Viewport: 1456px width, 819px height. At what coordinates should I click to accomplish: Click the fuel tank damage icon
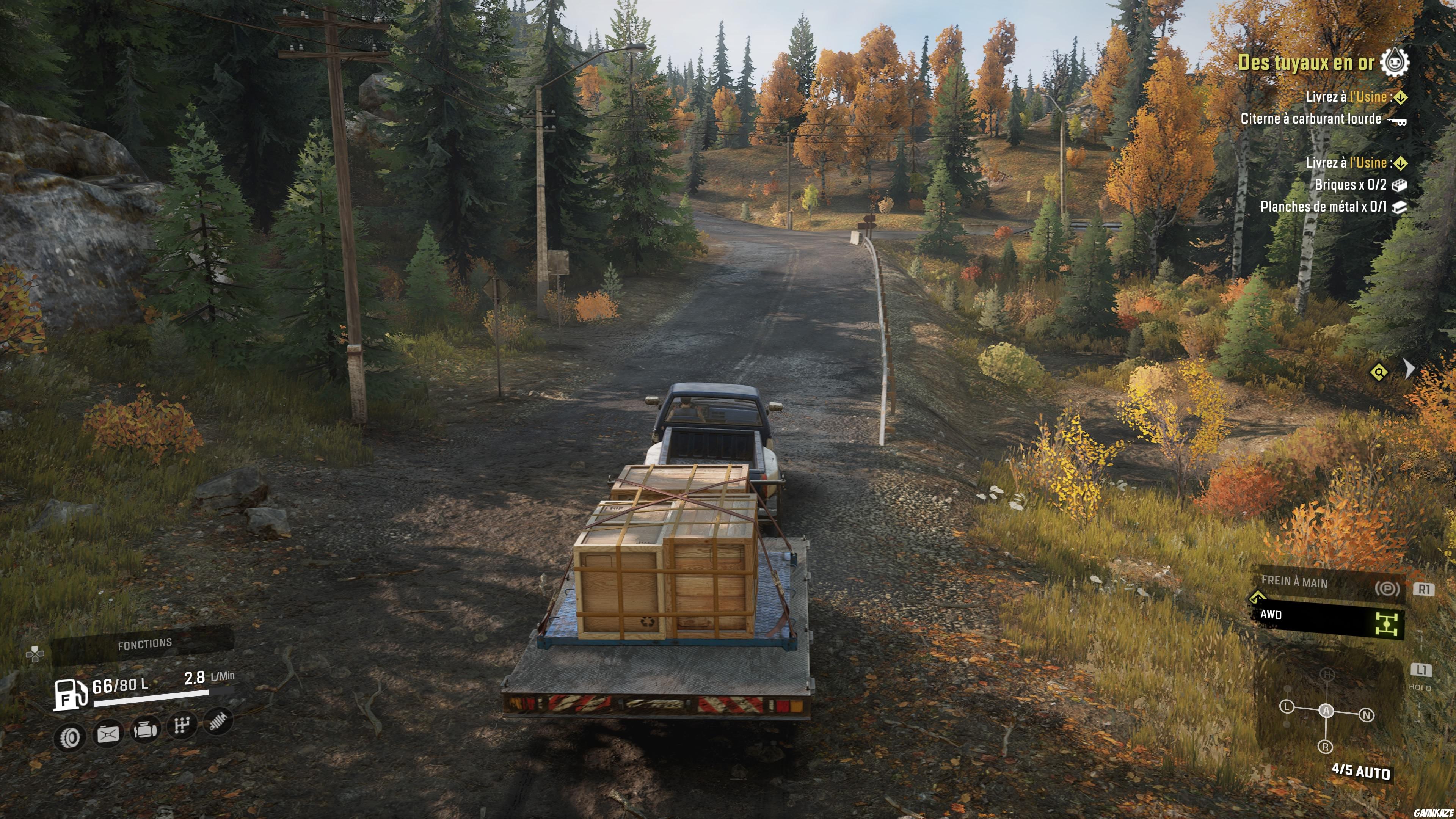tap(108, 734)
